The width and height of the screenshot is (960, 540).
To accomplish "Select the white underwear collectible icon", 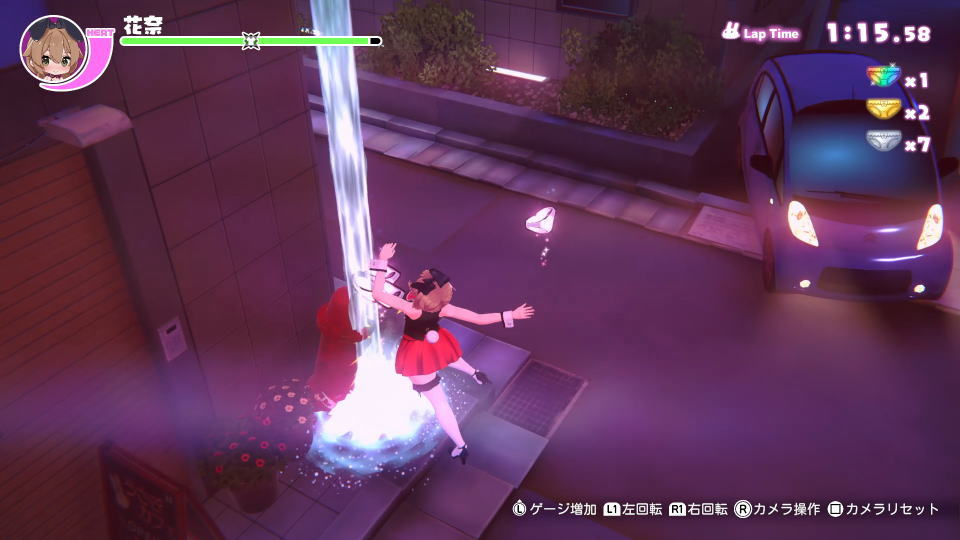I will tap(882, 143).
